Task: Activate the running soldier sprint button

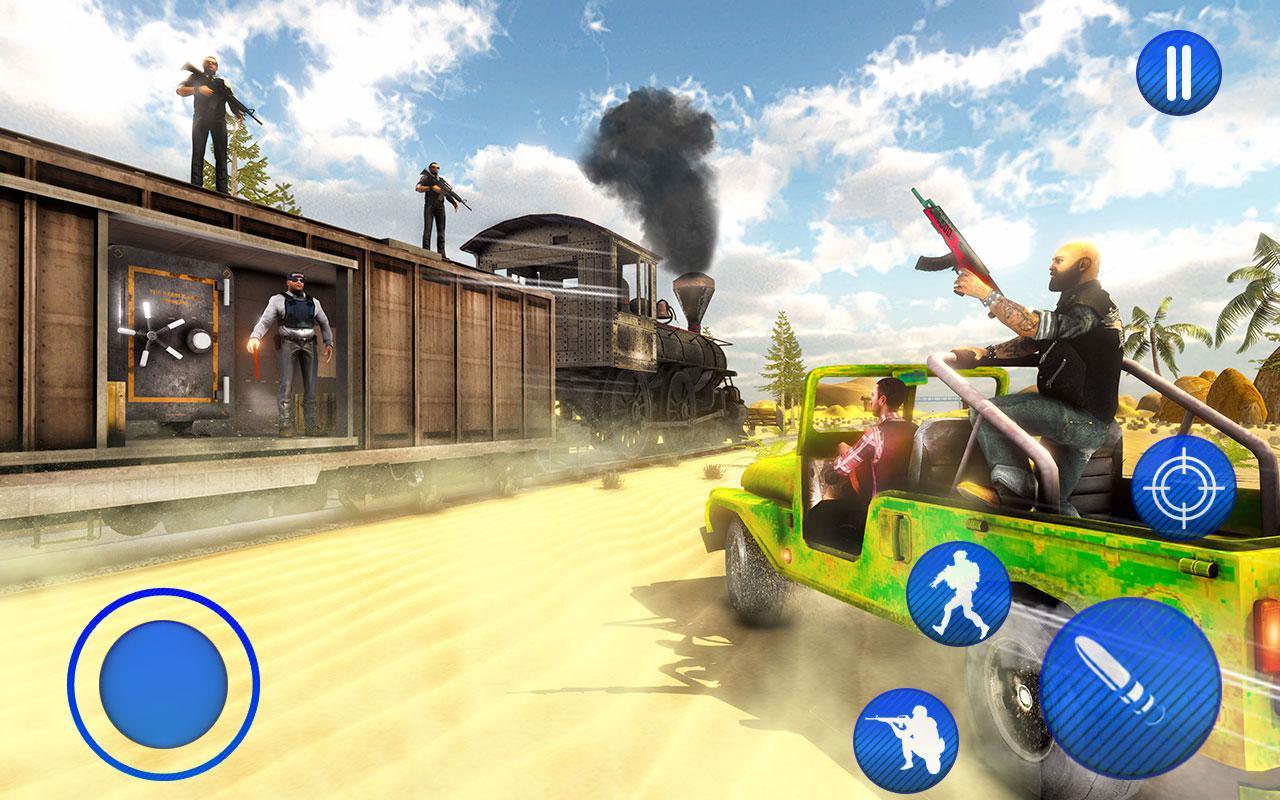Action: (958, 593)
